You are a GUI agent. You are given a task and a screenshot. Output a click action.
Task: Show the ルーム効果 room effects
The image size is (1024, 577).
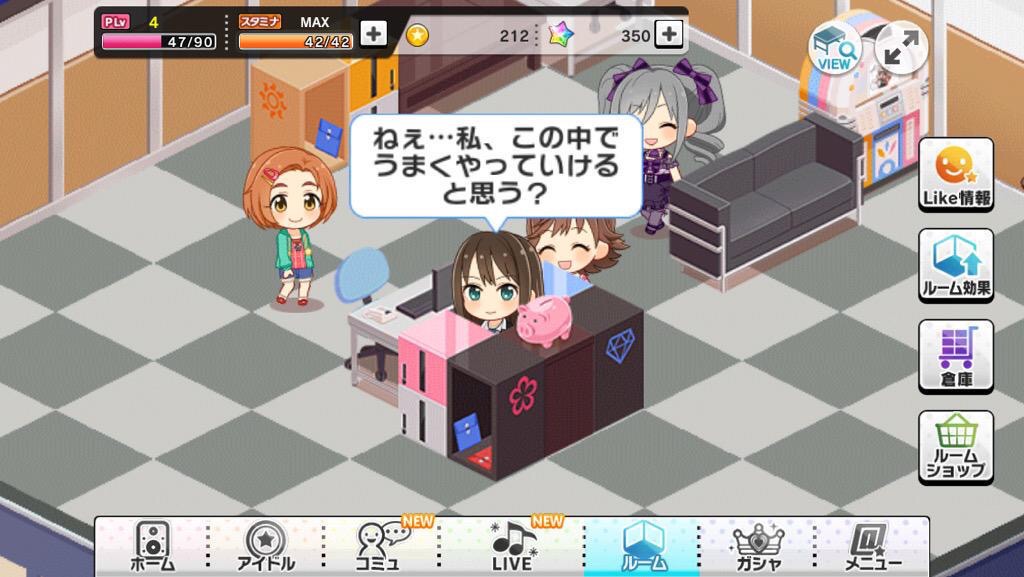(956, 265)
